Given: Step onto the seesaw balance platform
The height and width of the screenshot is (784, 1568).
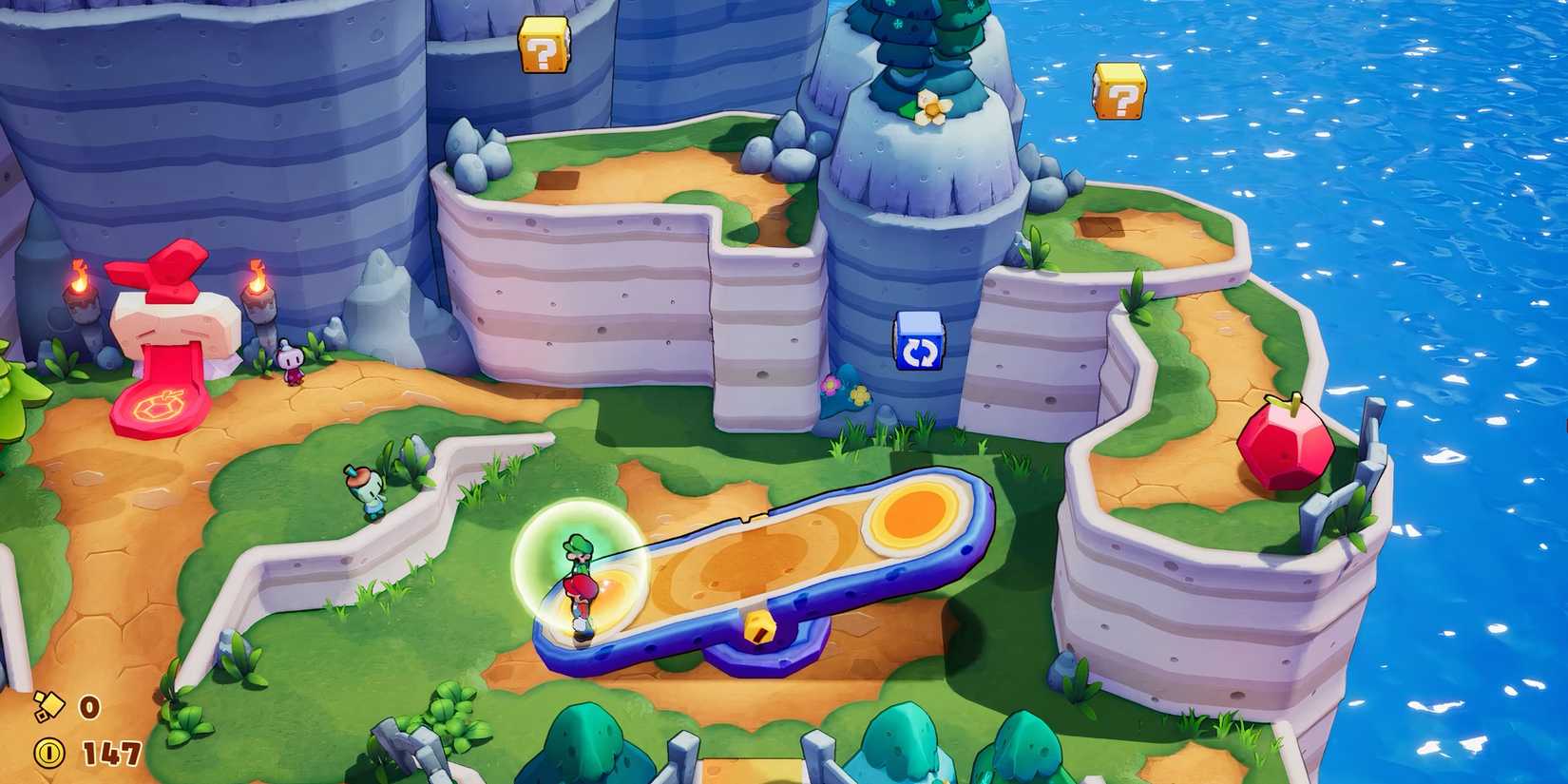Looking at the screenshot, I should tap(760, 570).
